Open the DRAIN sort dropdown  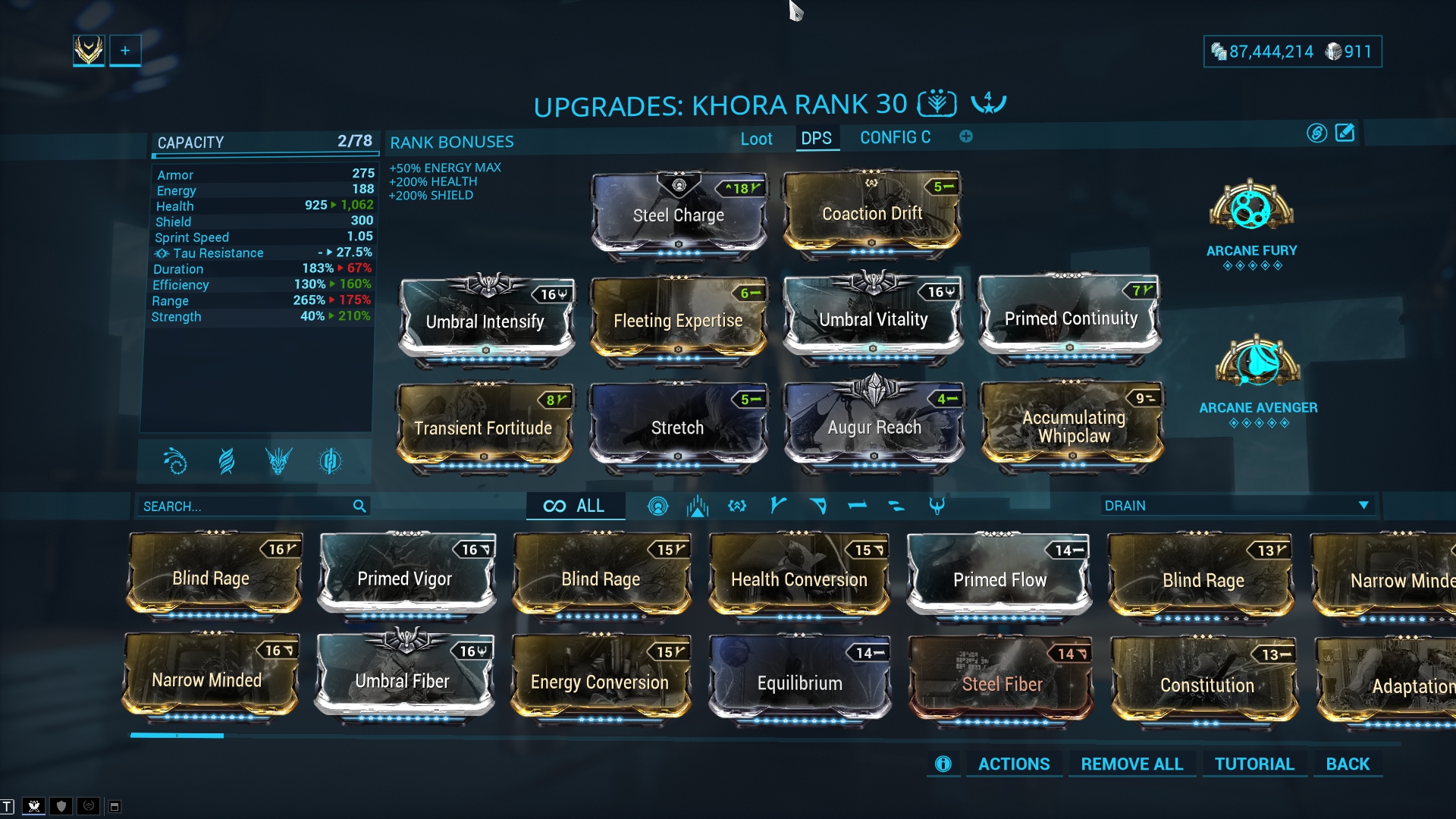1236,506
